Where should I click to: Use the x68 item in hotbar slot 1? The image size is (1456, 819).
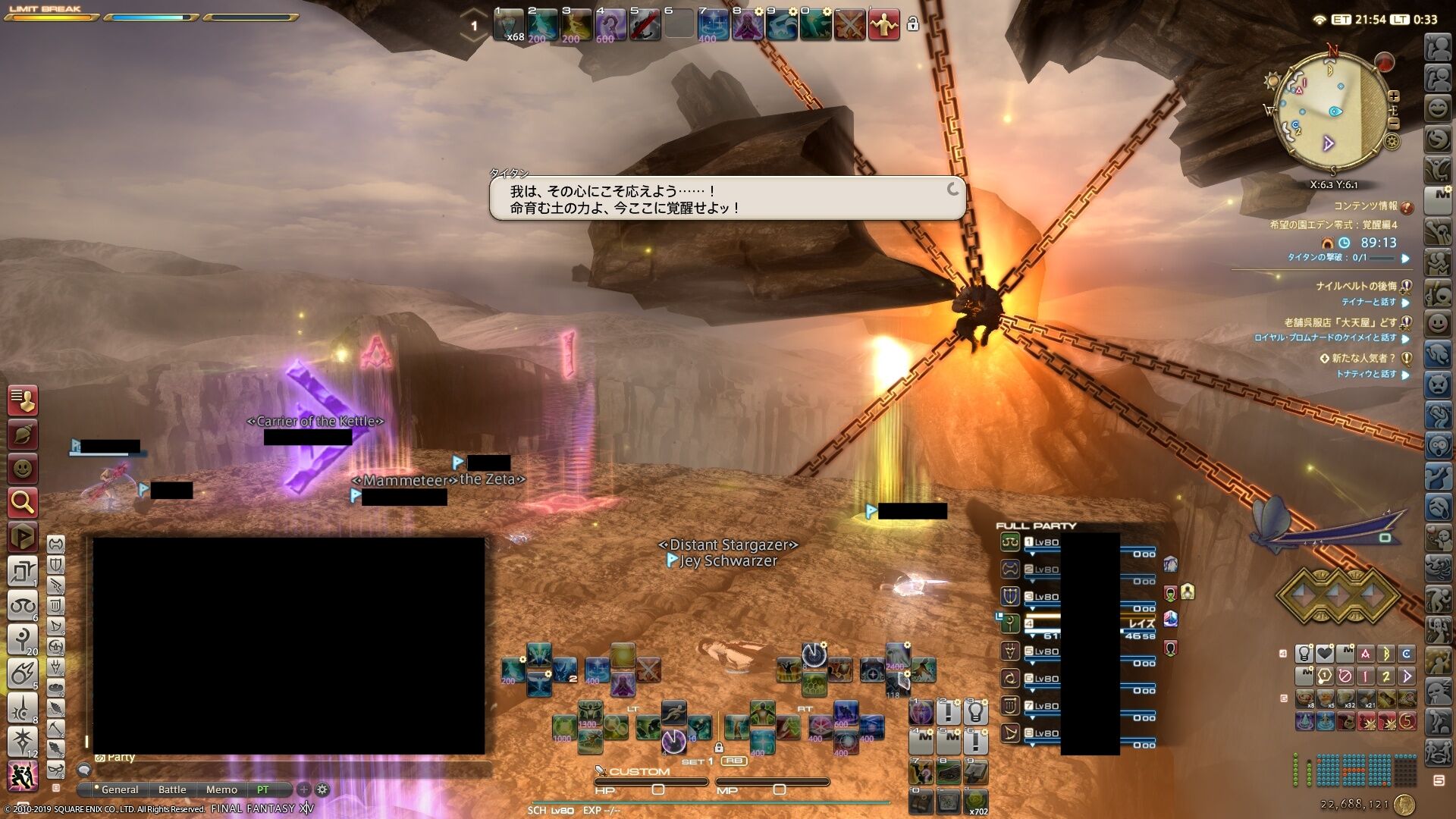[509, 25]
